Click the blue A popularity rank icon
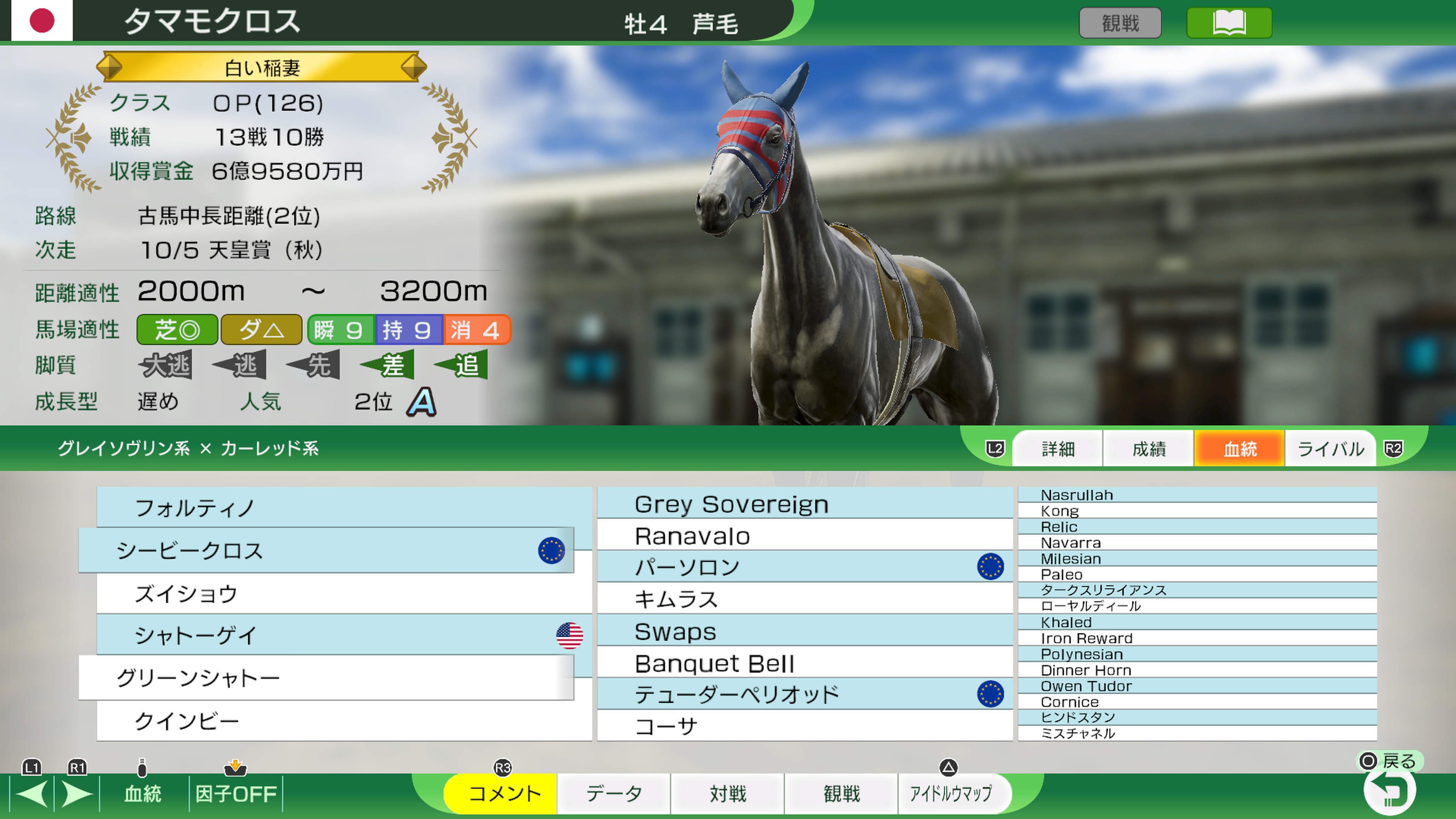 click(x=423, y=402)
